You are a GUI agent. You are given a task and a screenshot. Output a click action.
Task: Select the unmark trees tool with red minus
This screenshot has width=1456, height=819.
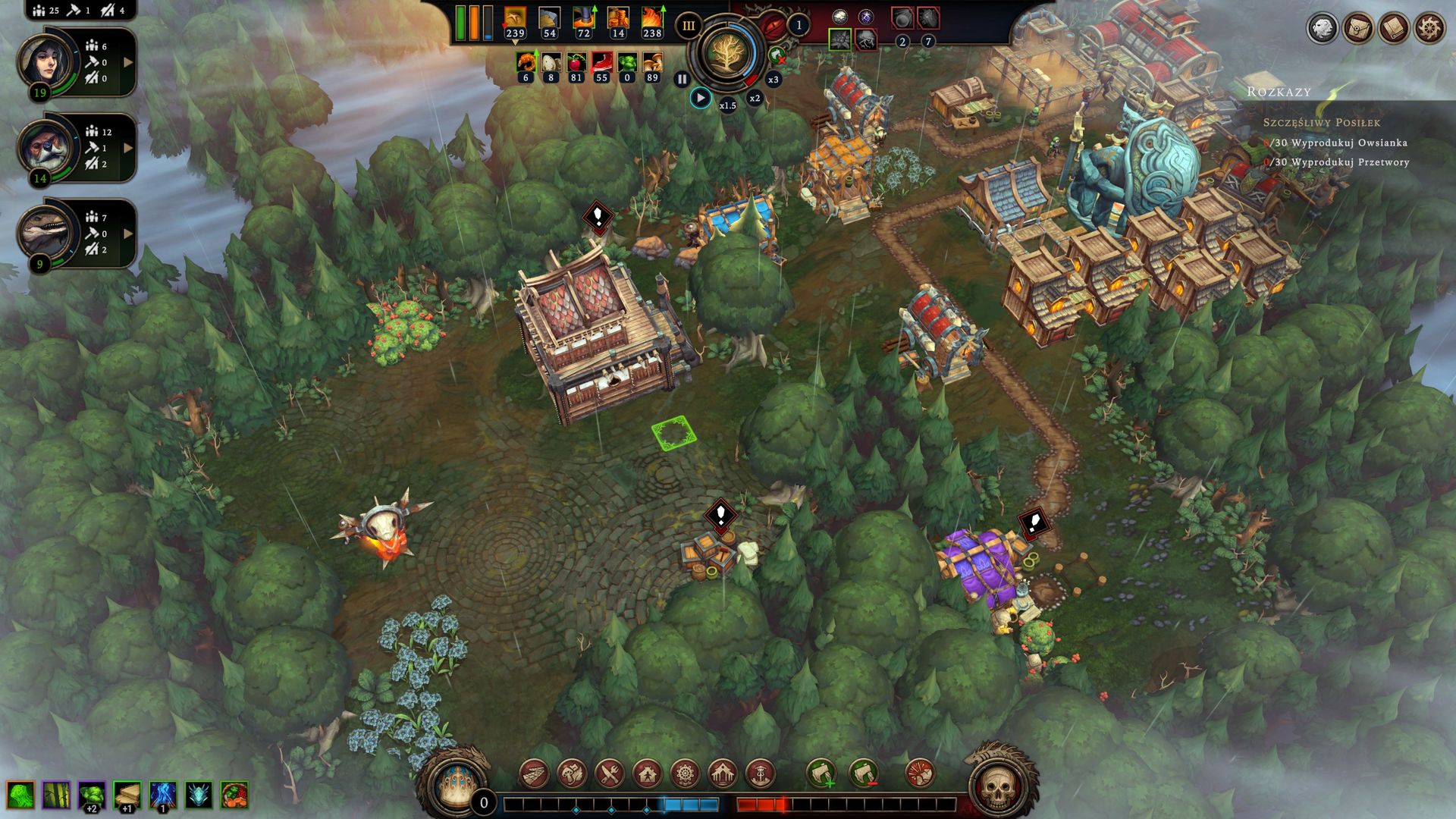point(864,773)
